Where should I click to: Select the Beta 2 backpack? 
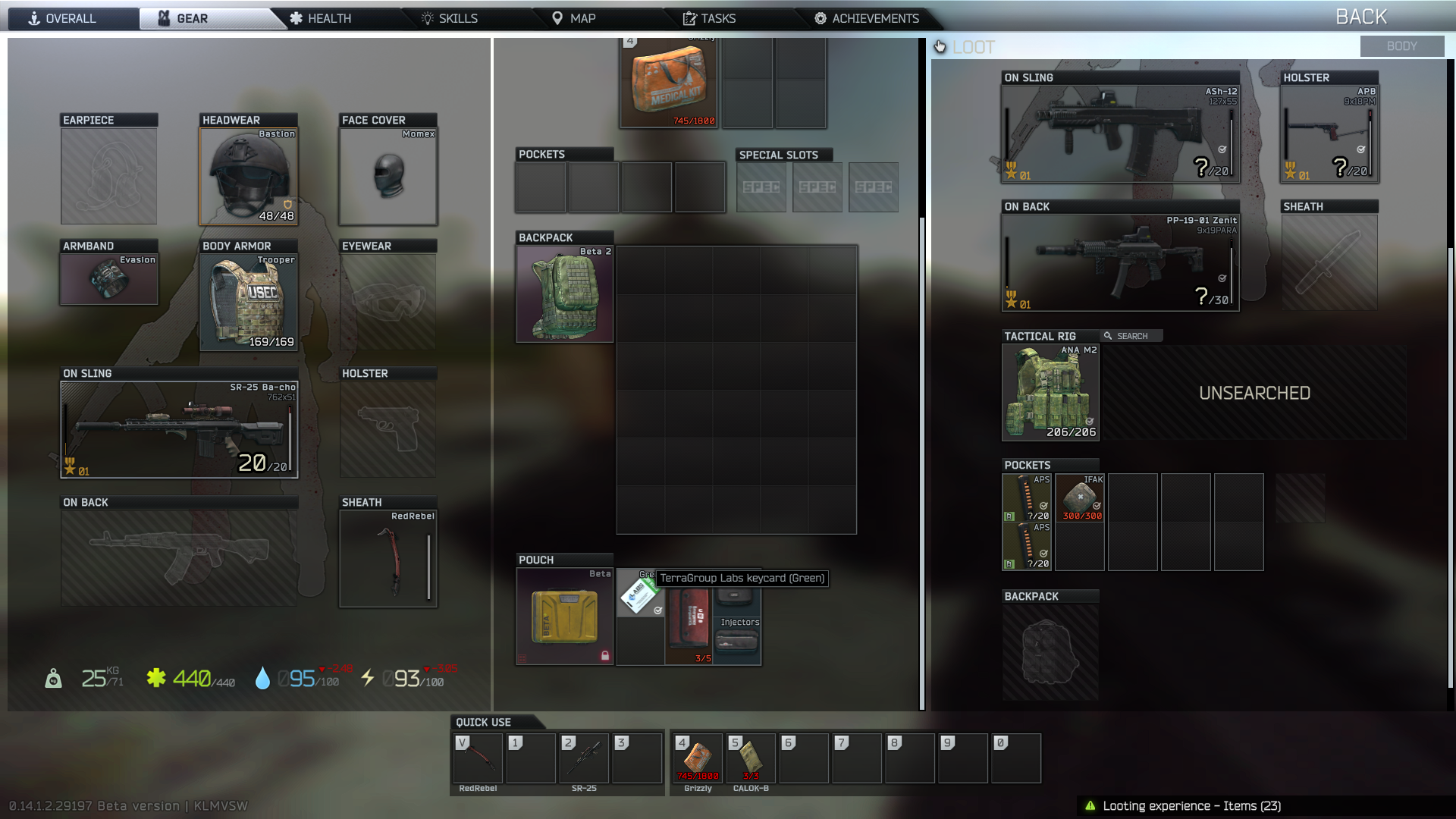click(x=565, y=294)
